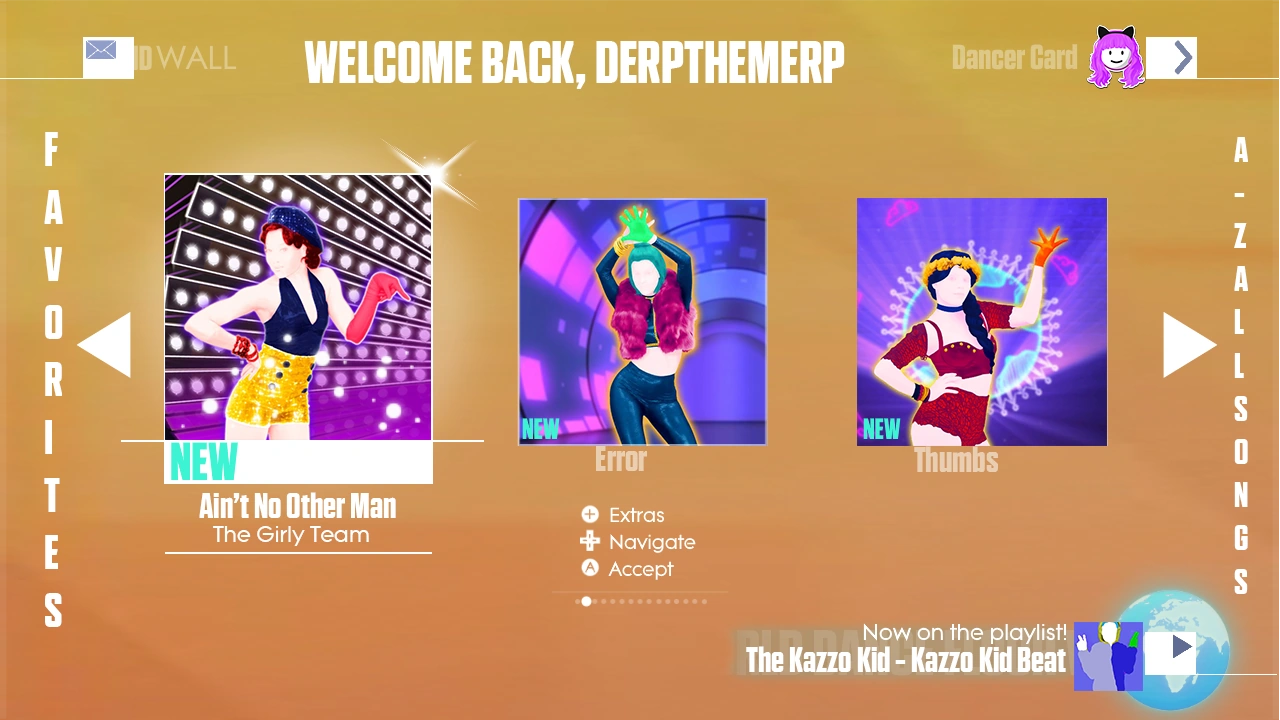Click the Navigate d-pad icon
The height and width of the screenshot is (720, 1280).
(590, 541)
